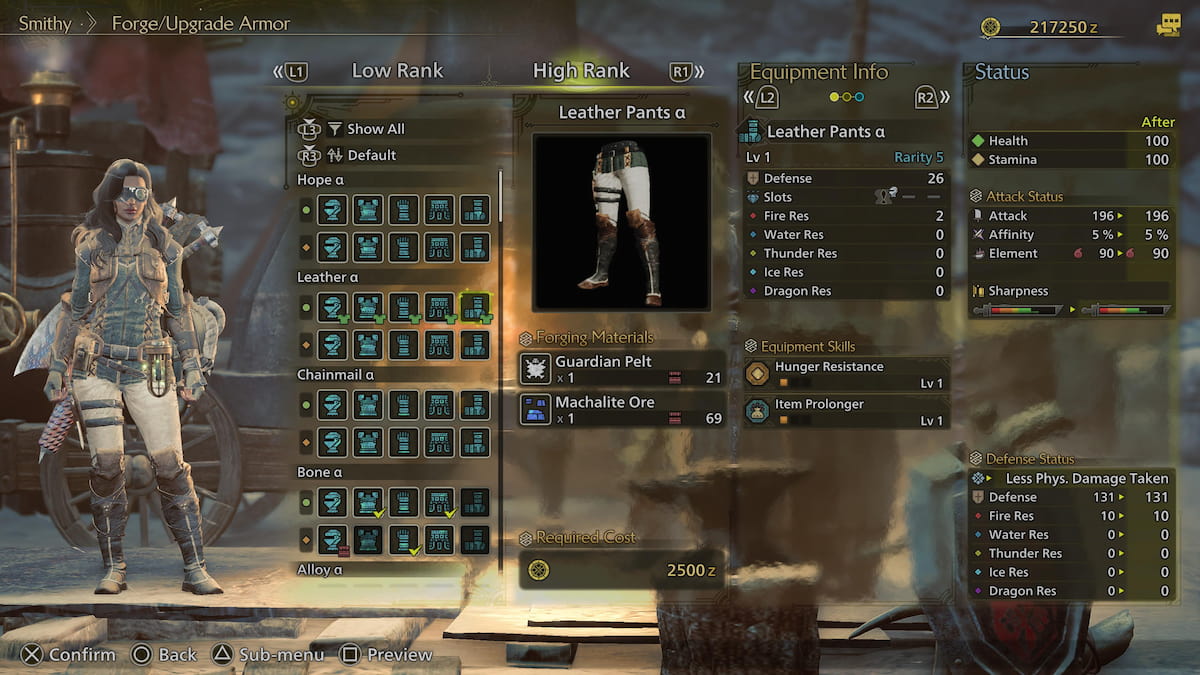Open the yellow chat icon beside zenny
Image resolution: width=1200 pixels, height=675 pixels.
coord(1167,27)
